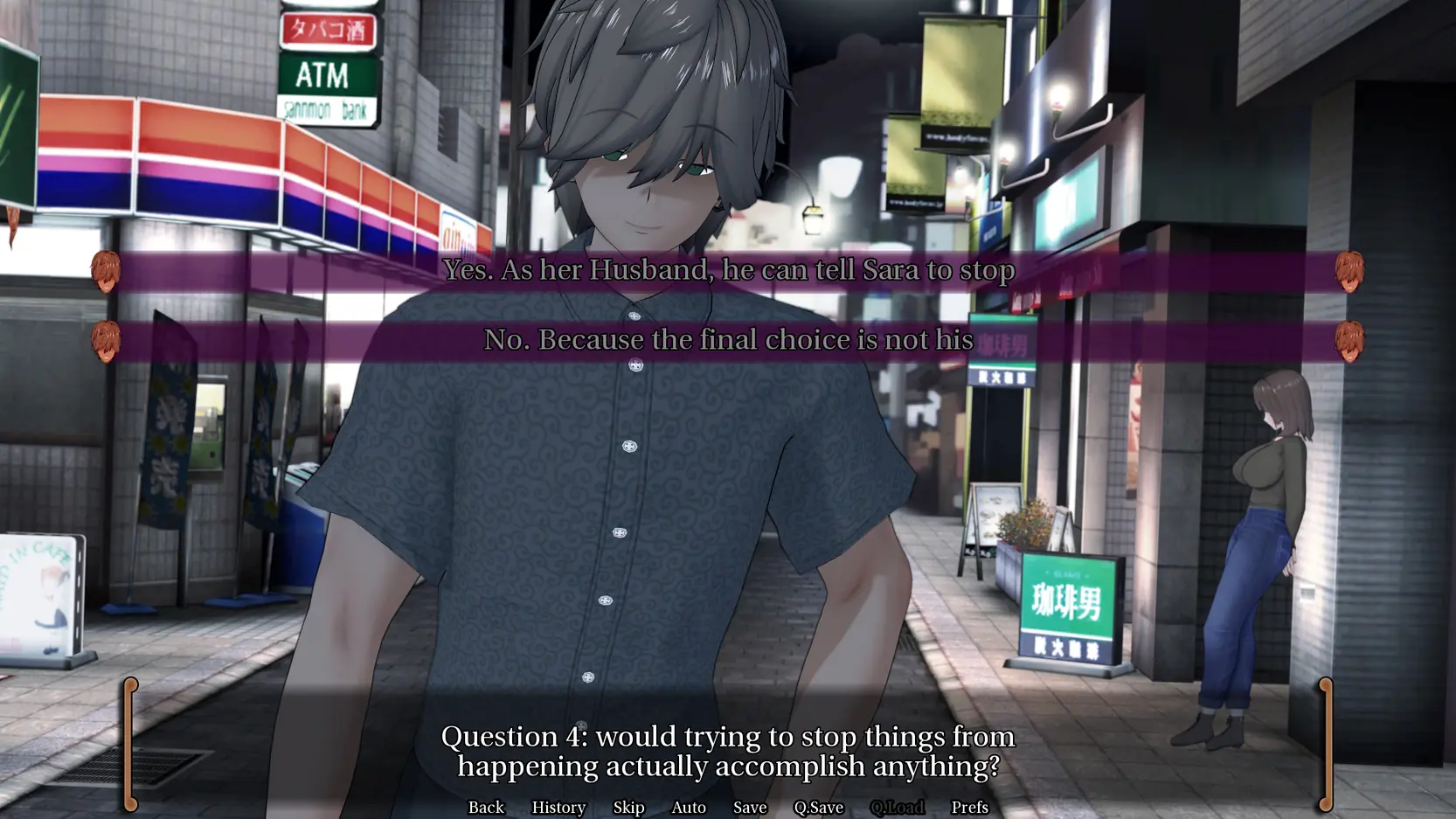1456x819 pixels.
Task: Choose the 'Yes. As her Husband' reply
Action: click(728, 270)
